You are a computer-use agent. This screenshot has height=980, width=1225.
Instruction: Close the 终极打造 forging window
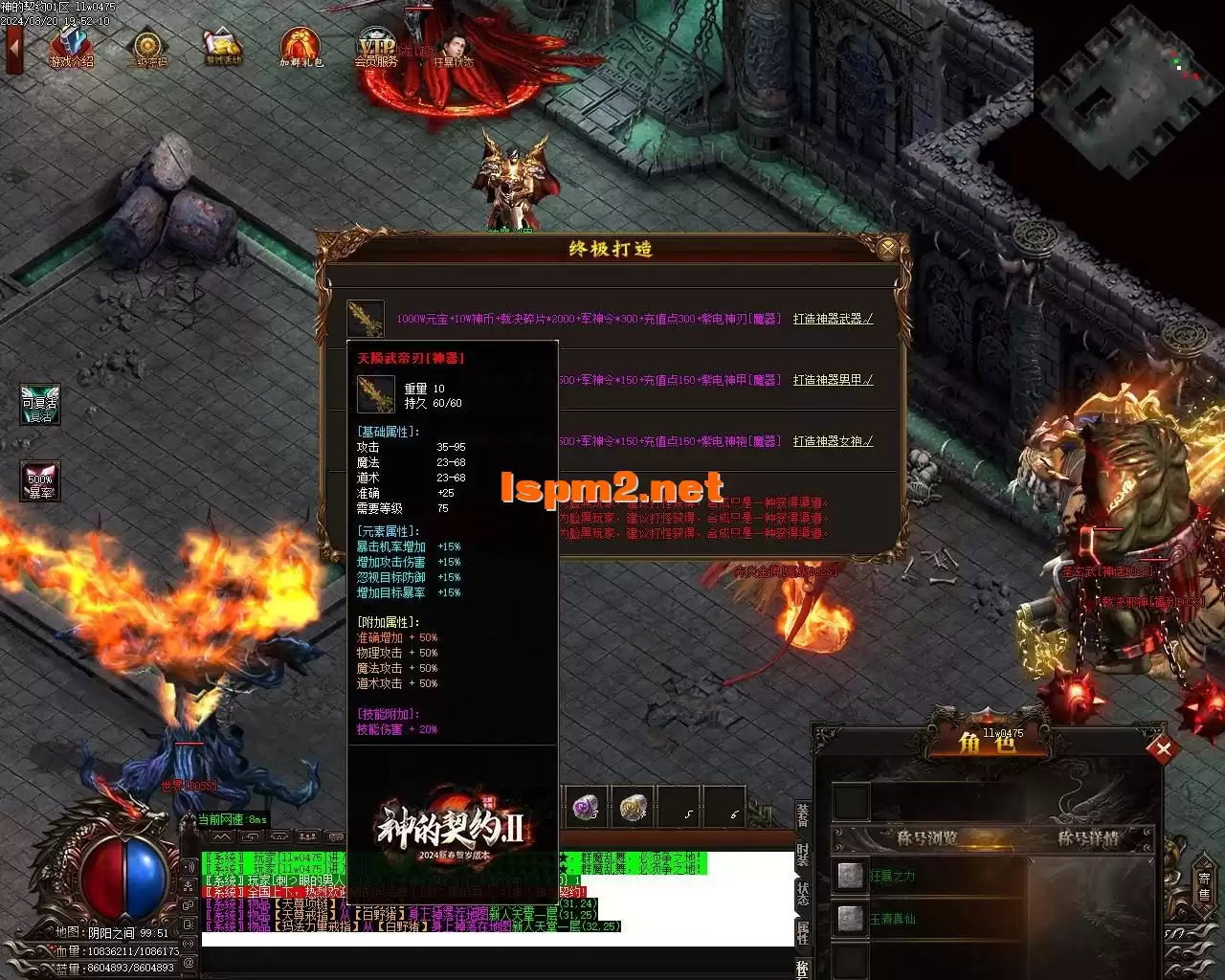[888, 250]
